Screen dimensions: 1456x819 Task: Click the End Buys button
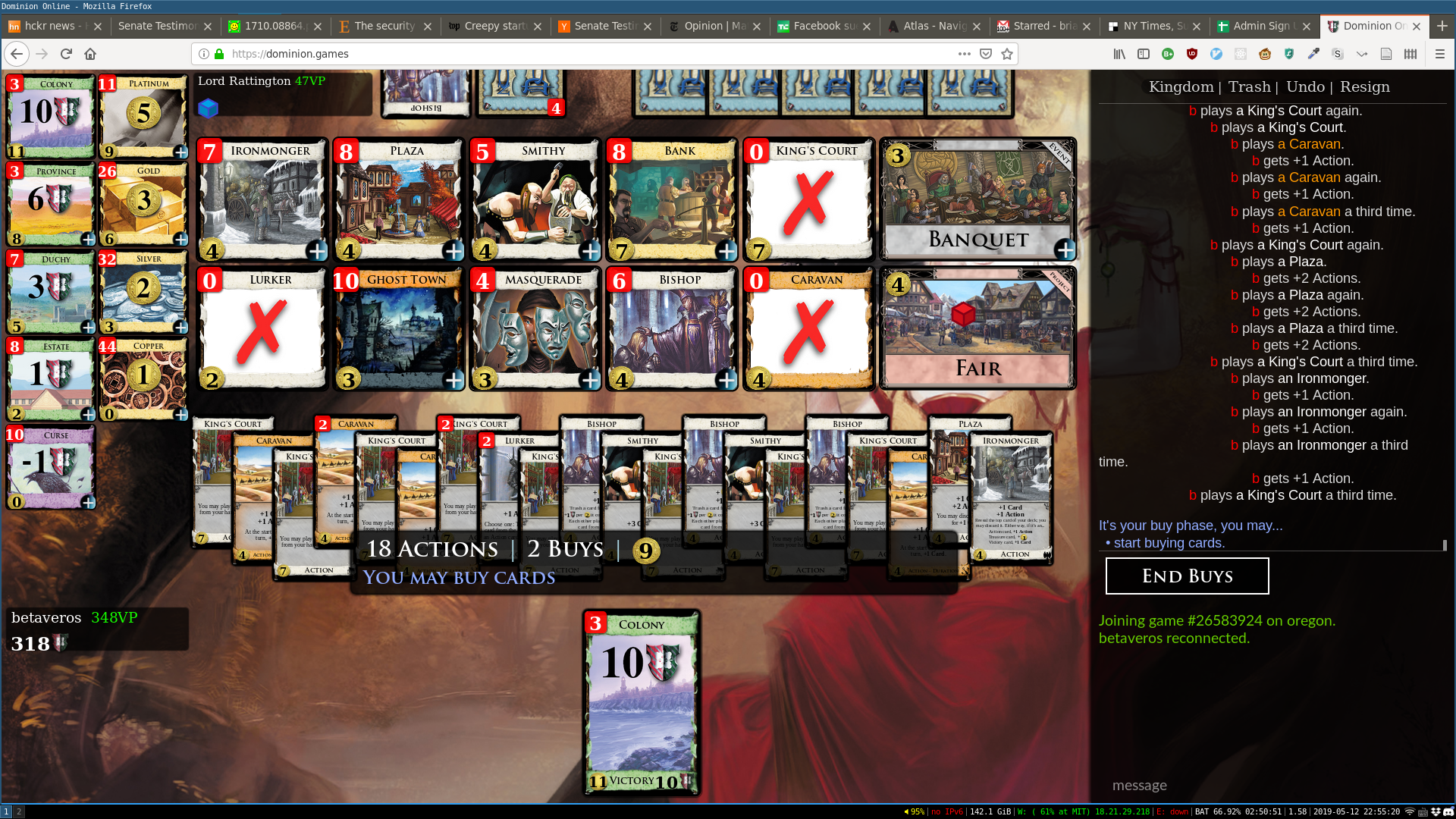(1187, 576)
